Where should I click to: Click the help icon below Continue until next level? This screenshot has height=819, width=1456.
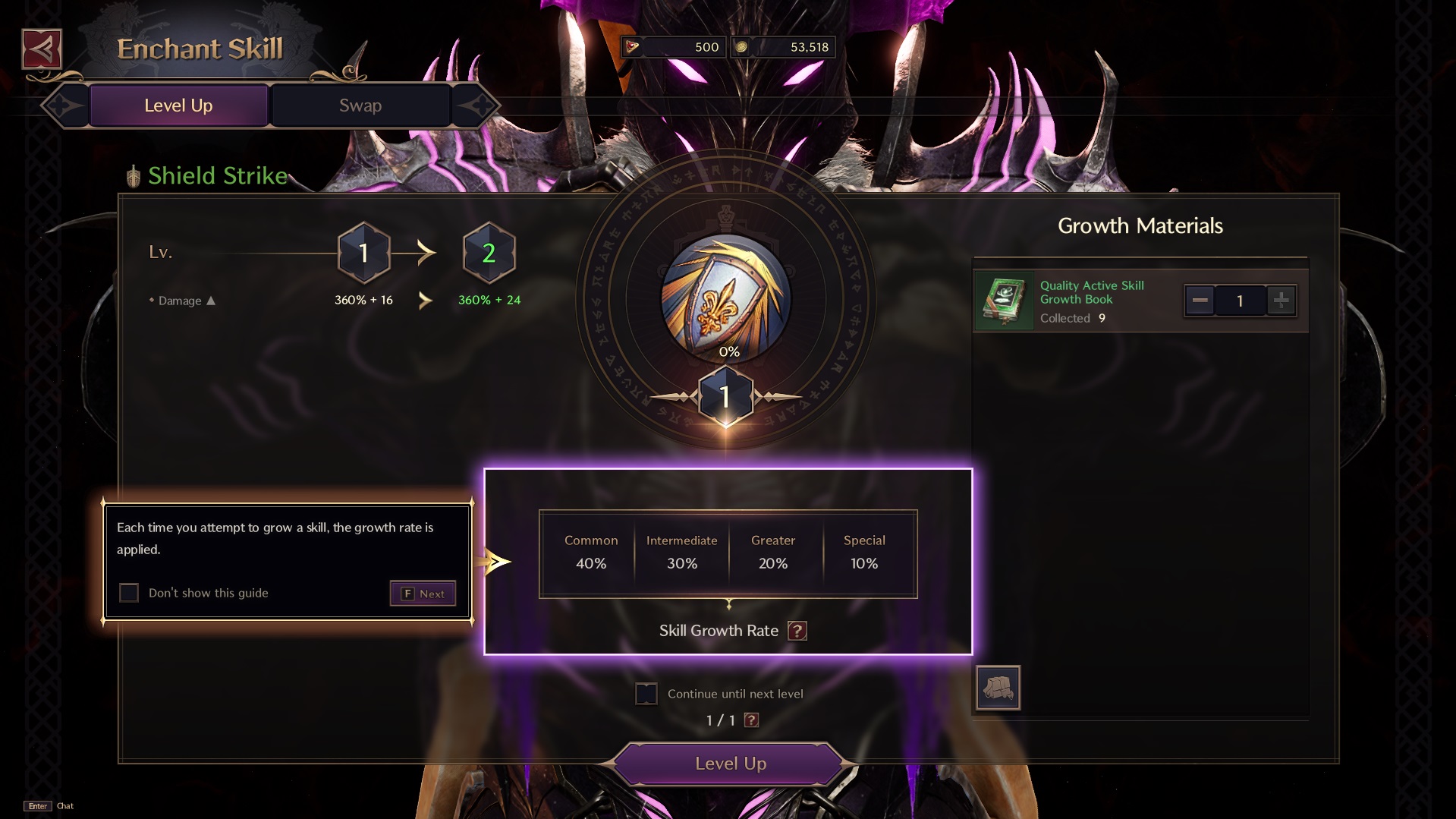[x=752, y=720]
